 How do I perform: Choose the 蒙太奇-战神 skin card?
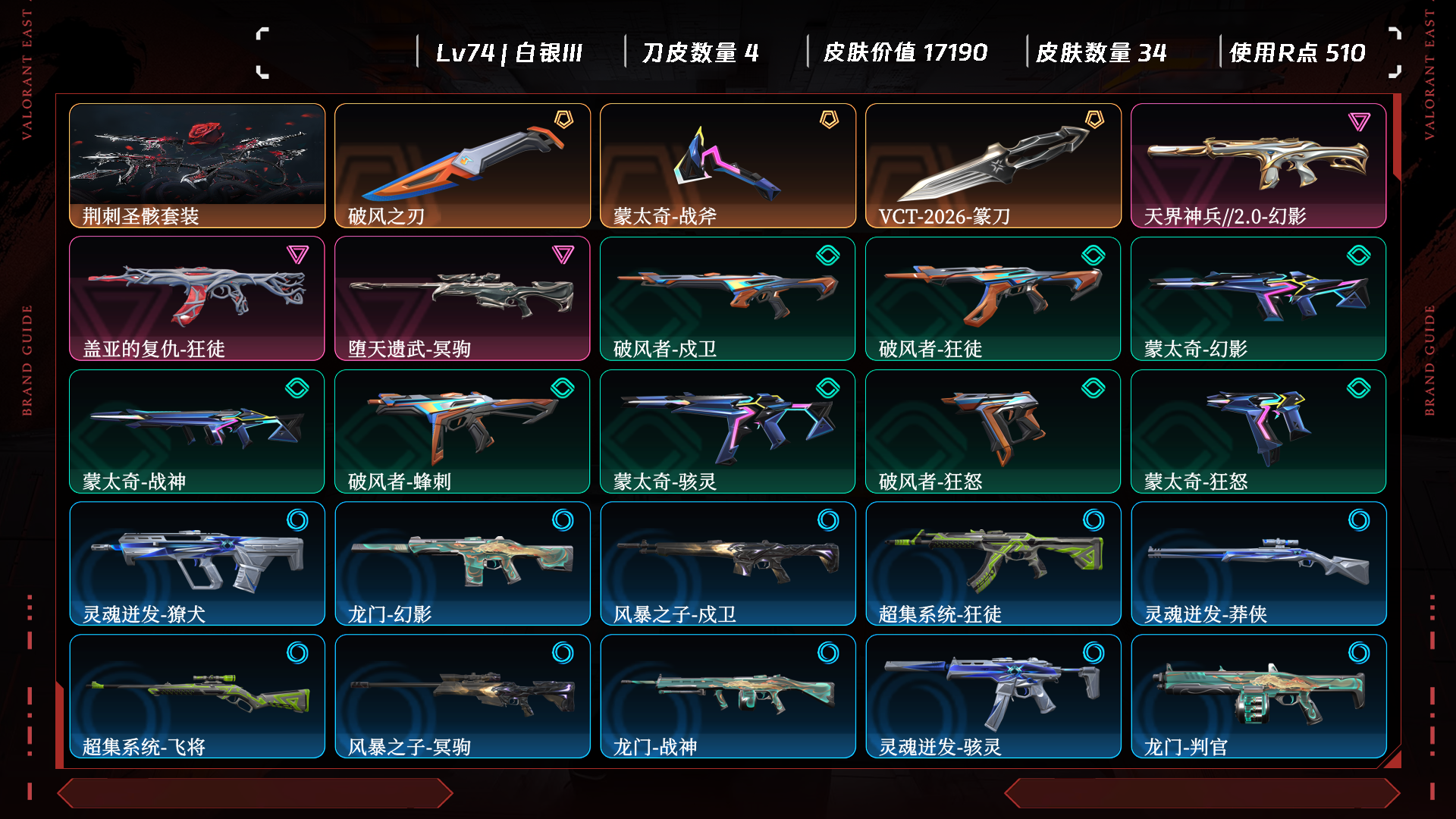pos(197,431)
